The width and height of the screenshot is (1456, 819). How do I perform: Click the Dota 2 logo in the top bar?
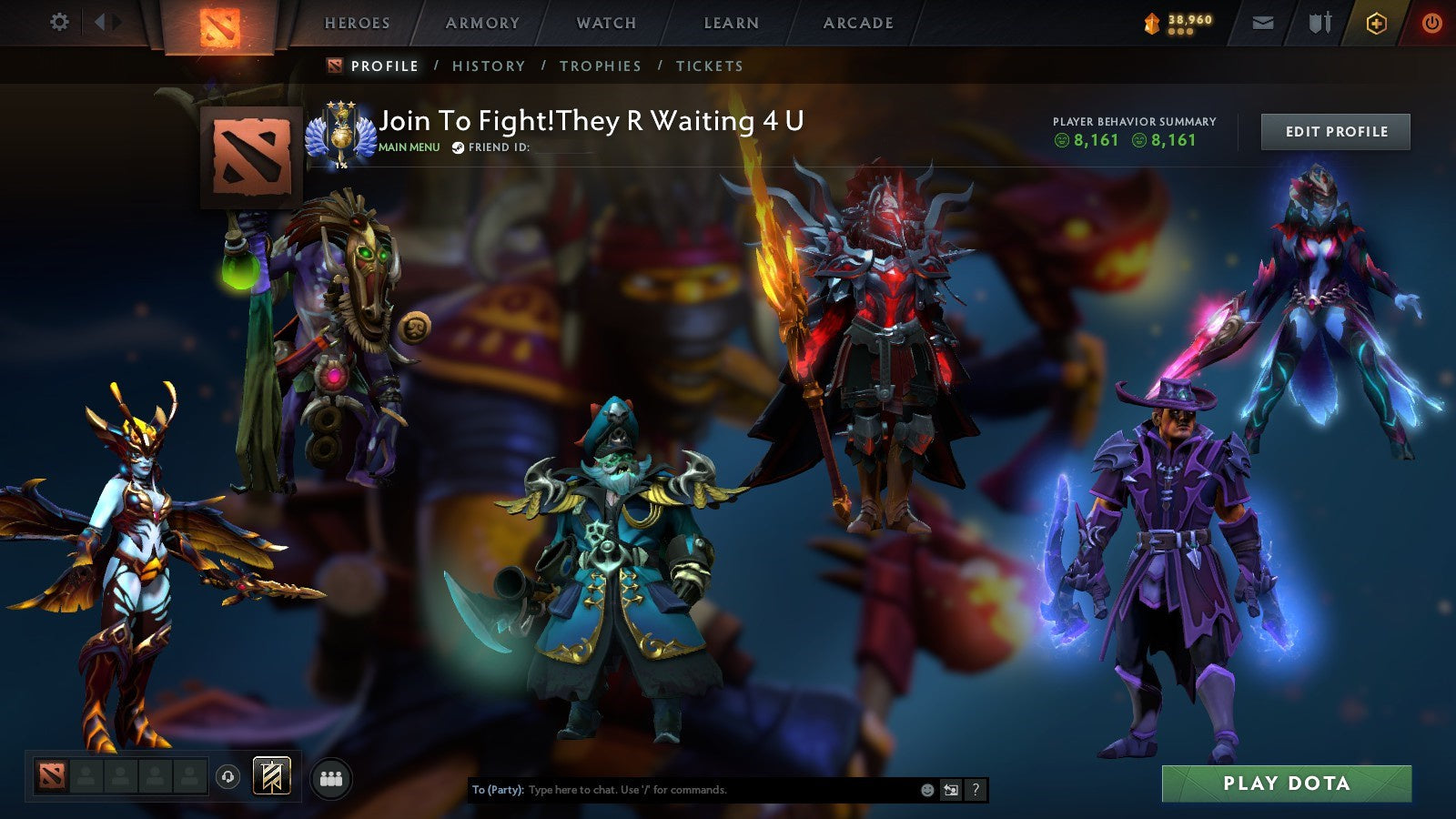pos(221,25)
